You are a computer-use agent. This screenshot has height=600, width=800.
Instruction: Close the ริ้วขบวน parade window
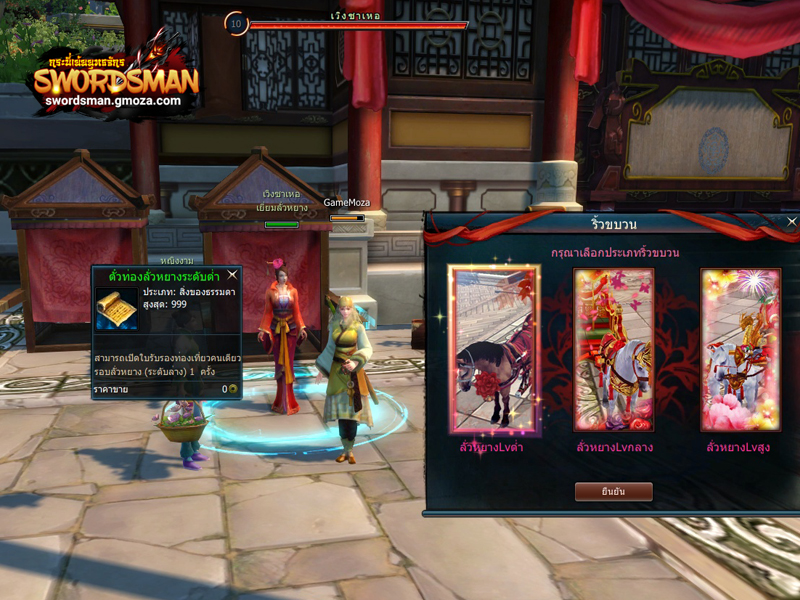tap(791, 222)
